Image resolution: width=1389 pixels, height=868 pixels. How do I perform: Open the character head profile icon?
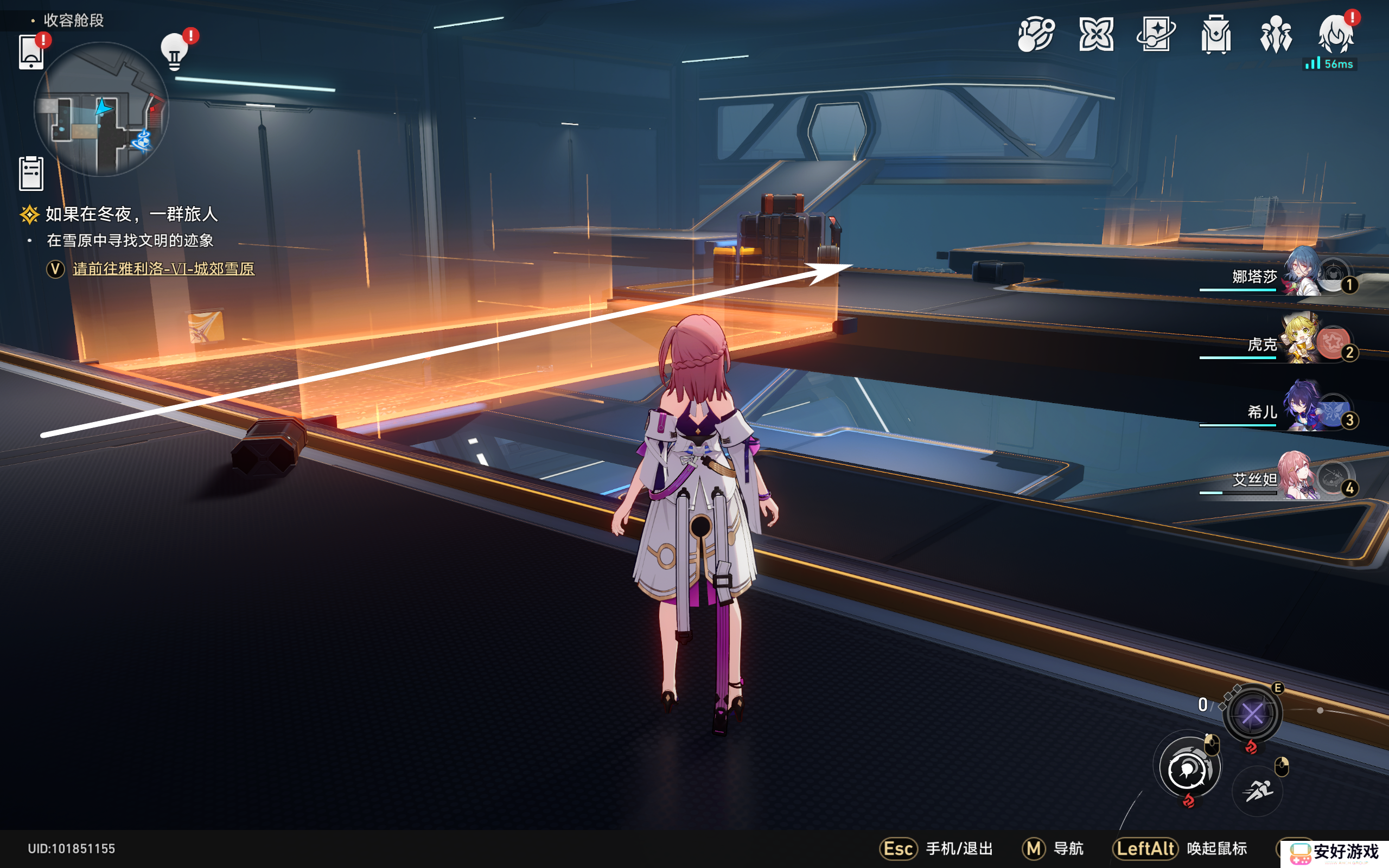1336,34
